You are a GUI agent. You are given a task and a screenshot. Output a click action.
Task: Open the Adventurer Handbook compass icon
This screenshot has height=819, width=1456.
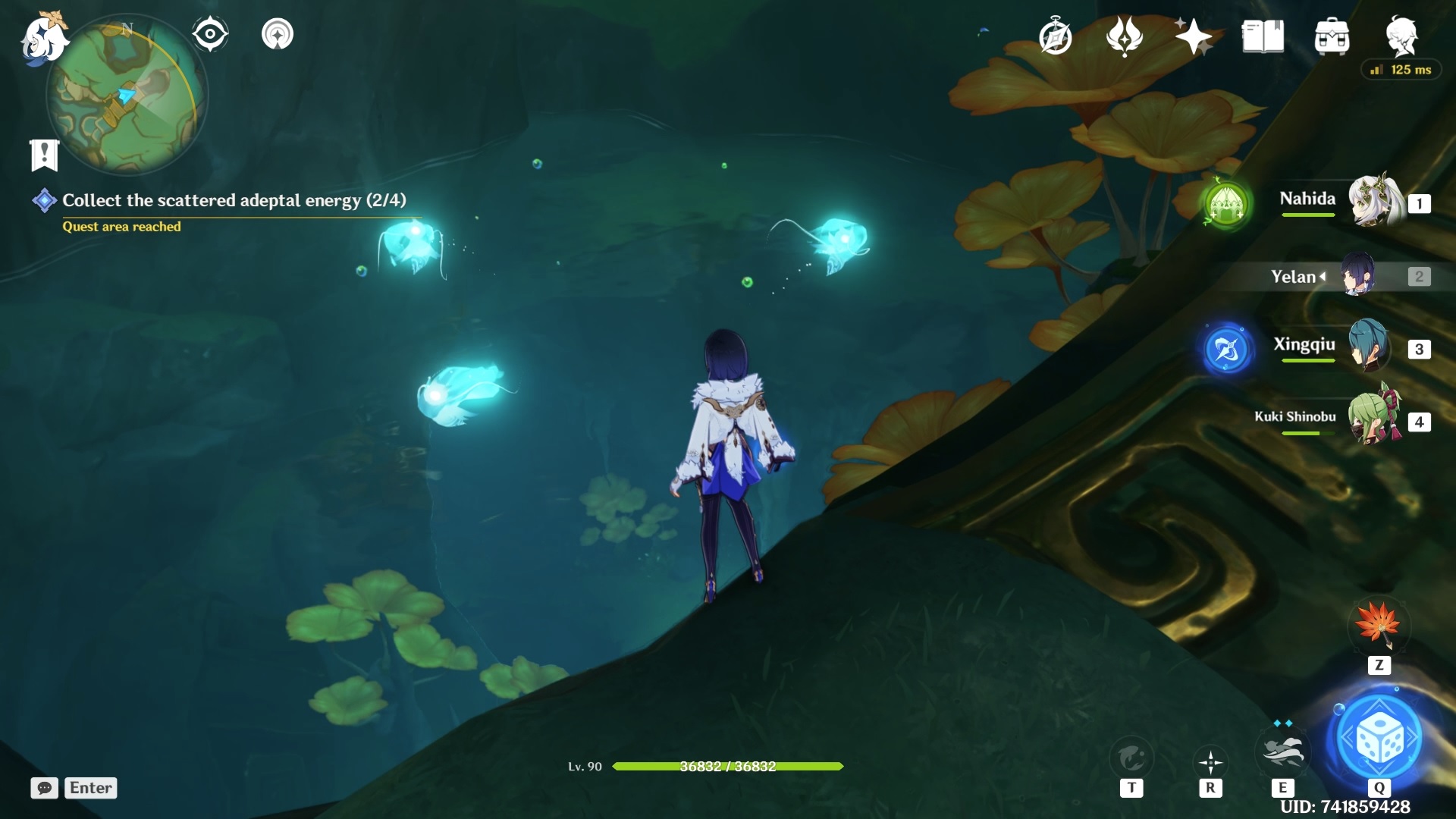pos(1057,34)
